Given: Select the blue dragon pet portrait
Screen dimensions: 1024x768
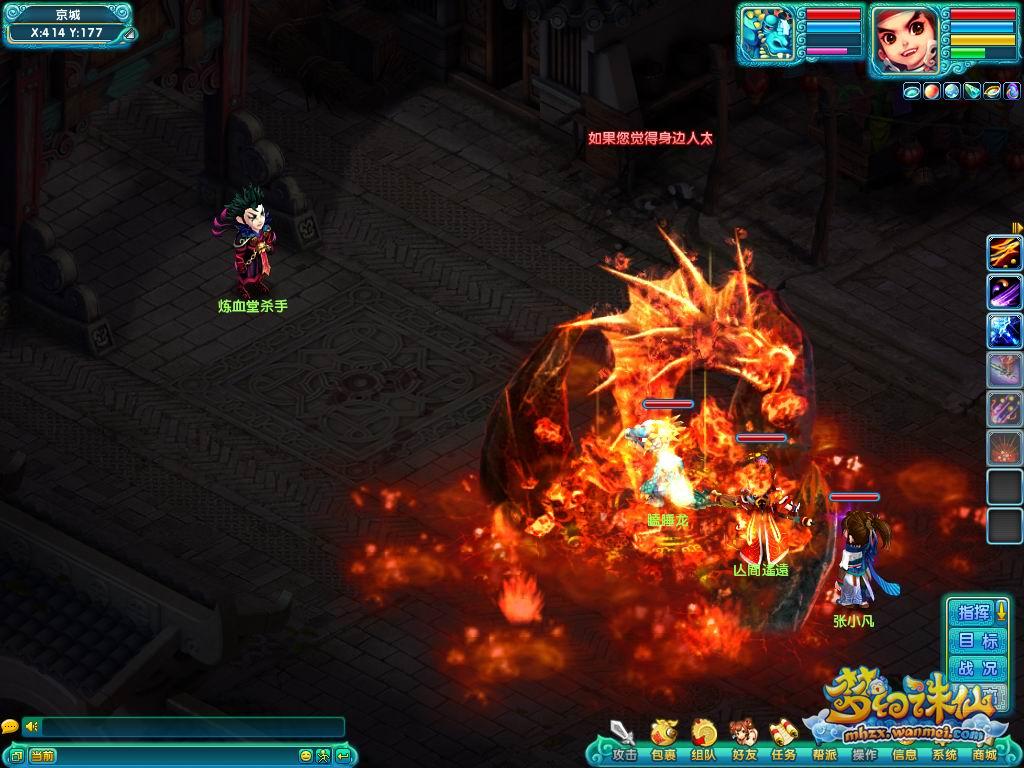Looking at the screenshot, I should (x=768, y=37).
